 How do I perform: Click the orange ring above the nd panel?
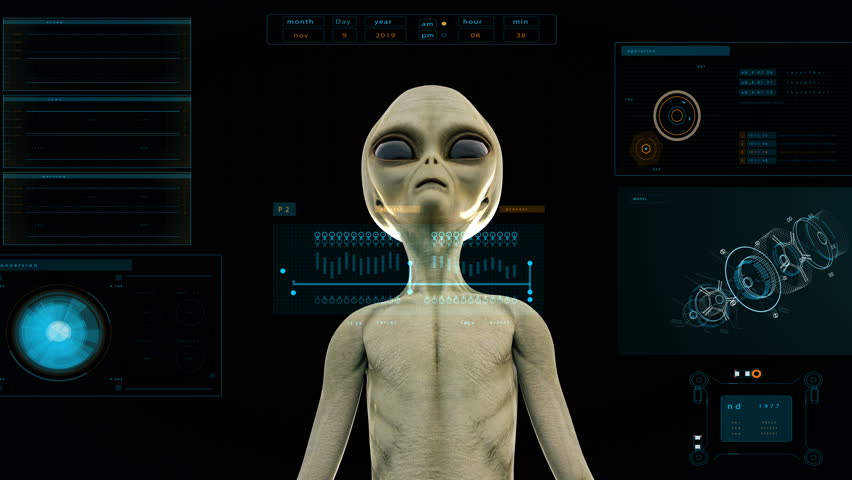pyautogui.click(x=756, y=374)
